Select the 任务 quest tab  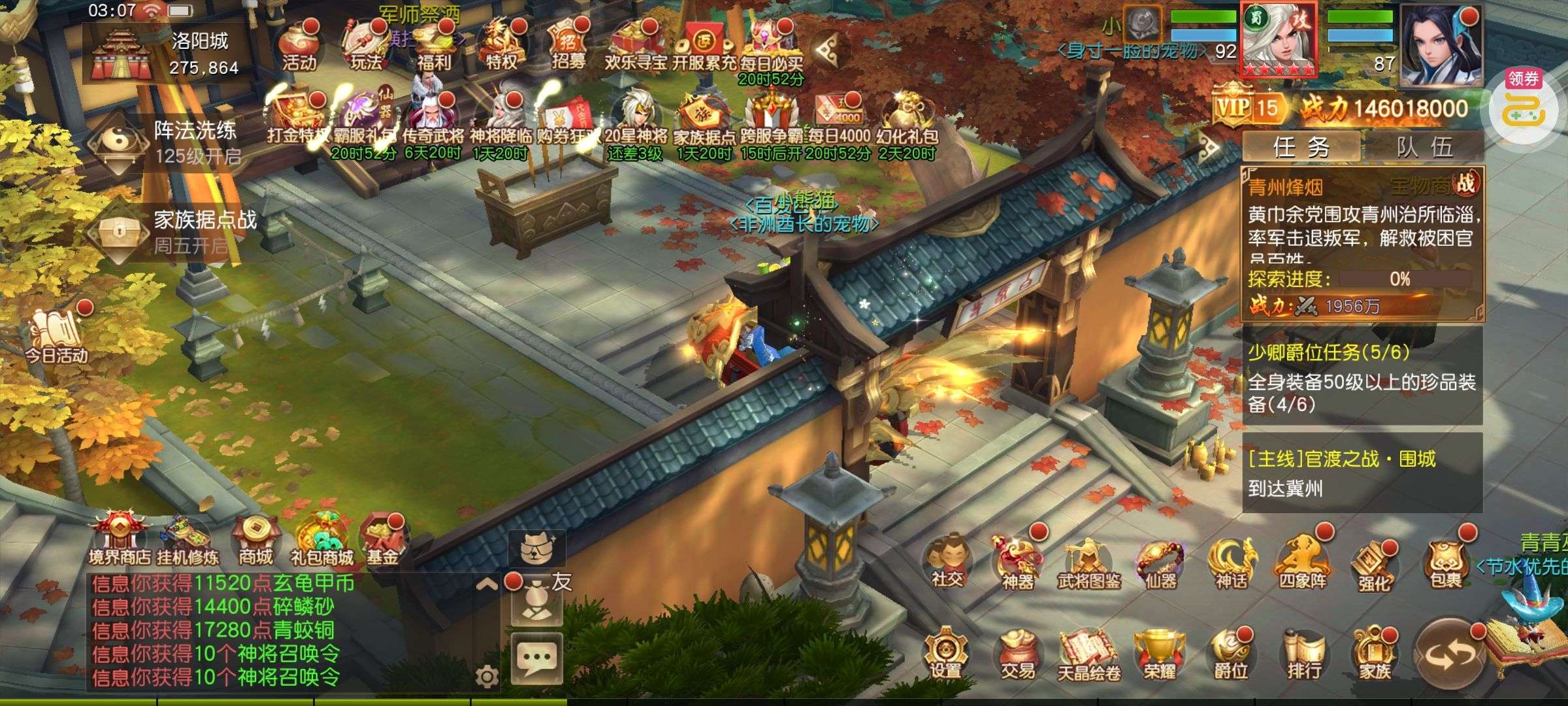(1301, 147)
